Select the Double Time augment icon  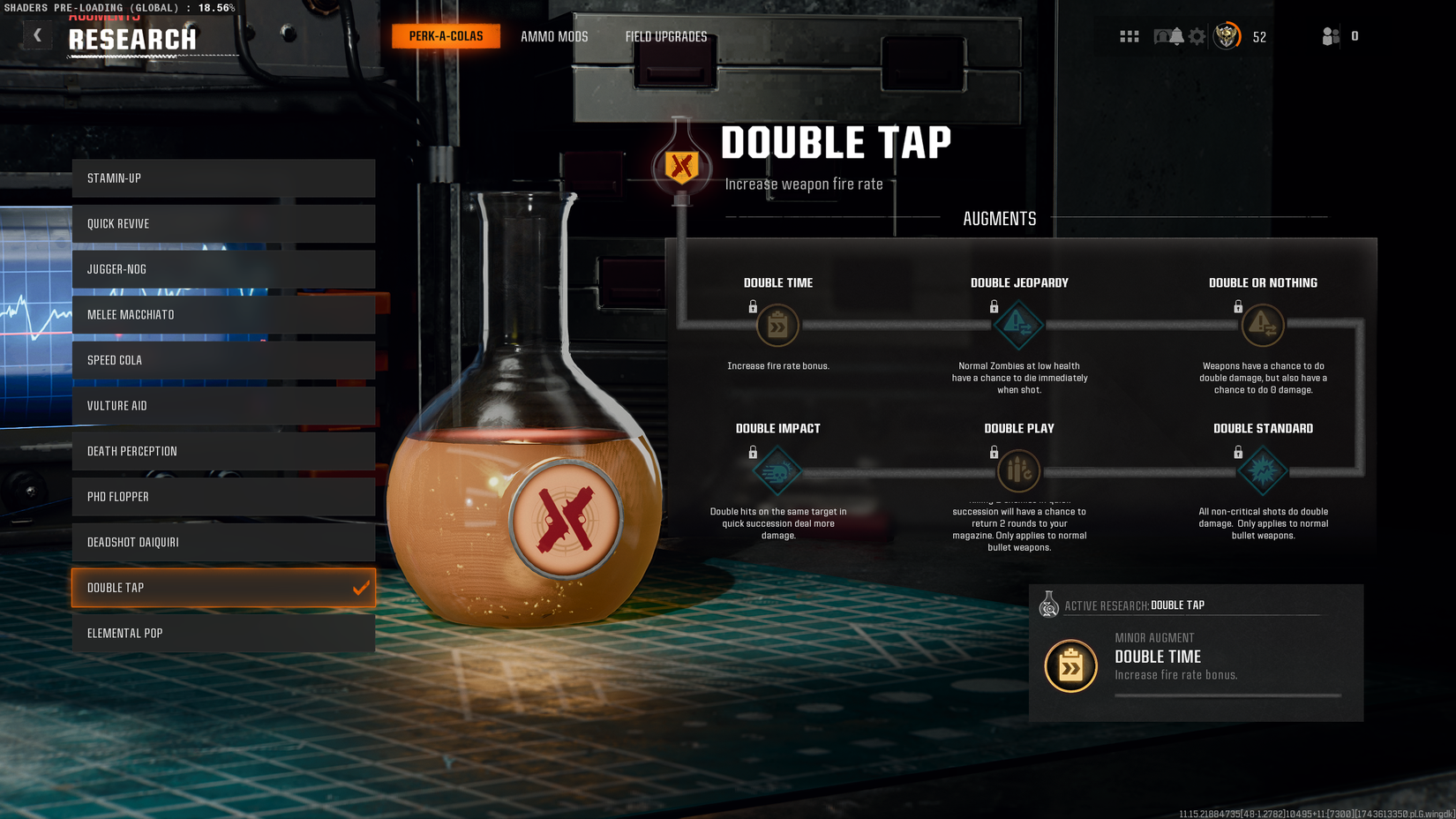(777, 325)
